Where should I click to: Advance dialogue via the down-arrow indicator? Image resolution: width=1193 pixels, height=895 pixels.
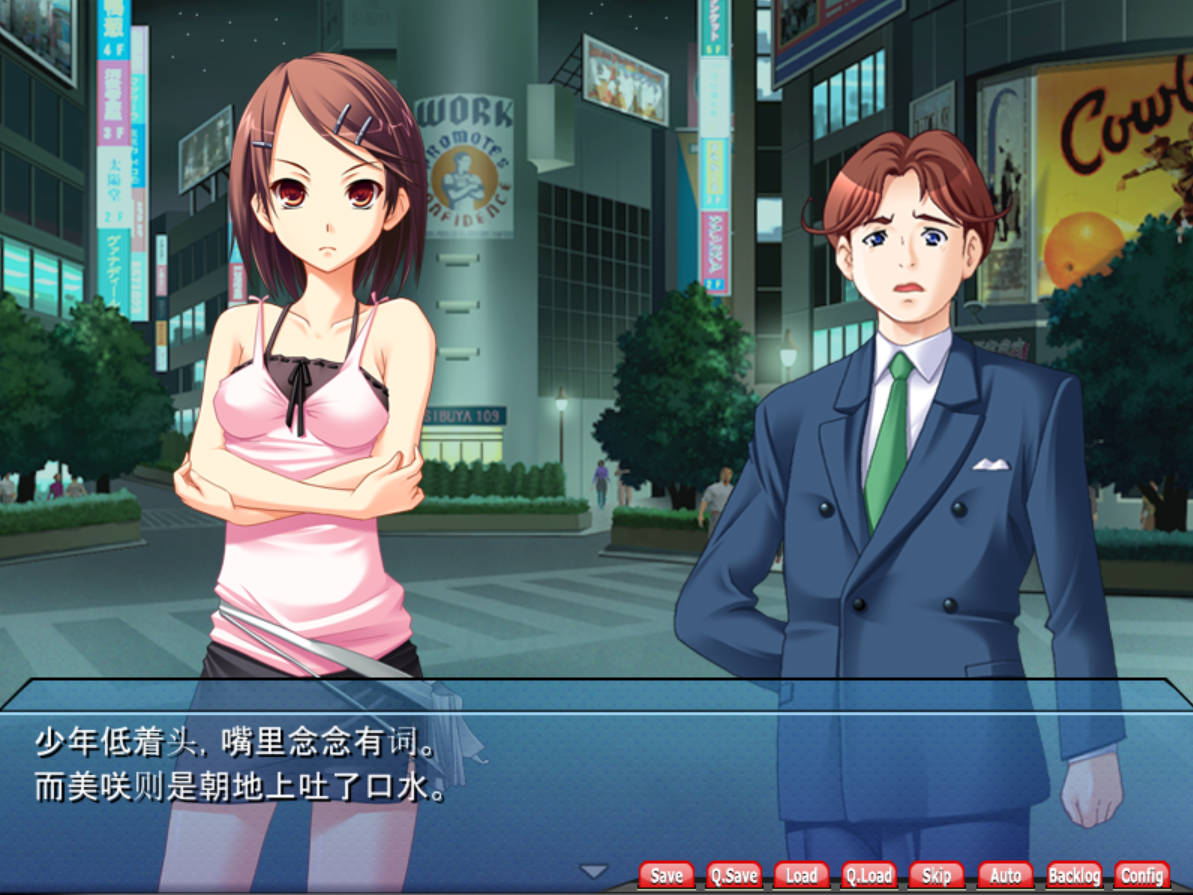pyautogui.click(x=594, y=871)
